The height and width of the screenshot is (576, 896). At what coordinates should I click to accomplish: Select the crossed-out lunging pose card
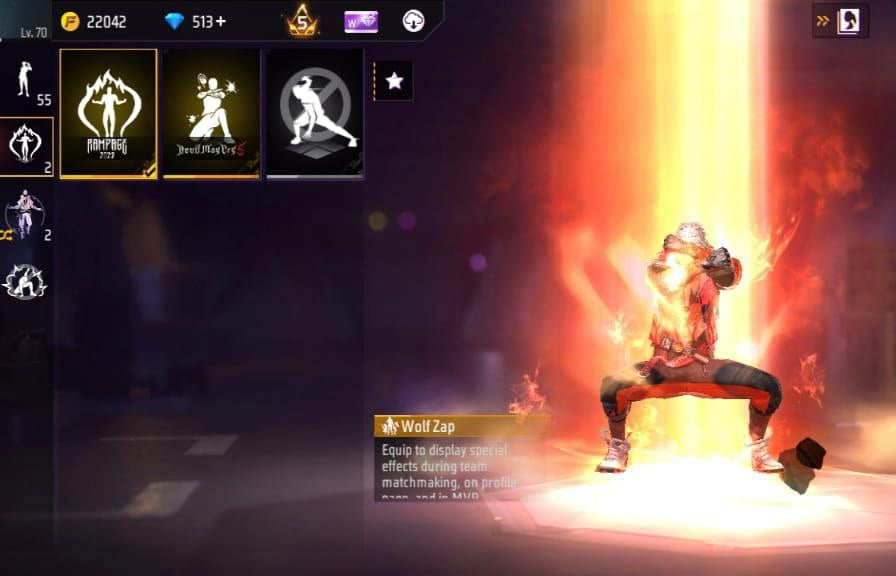[x=314, y=113]
